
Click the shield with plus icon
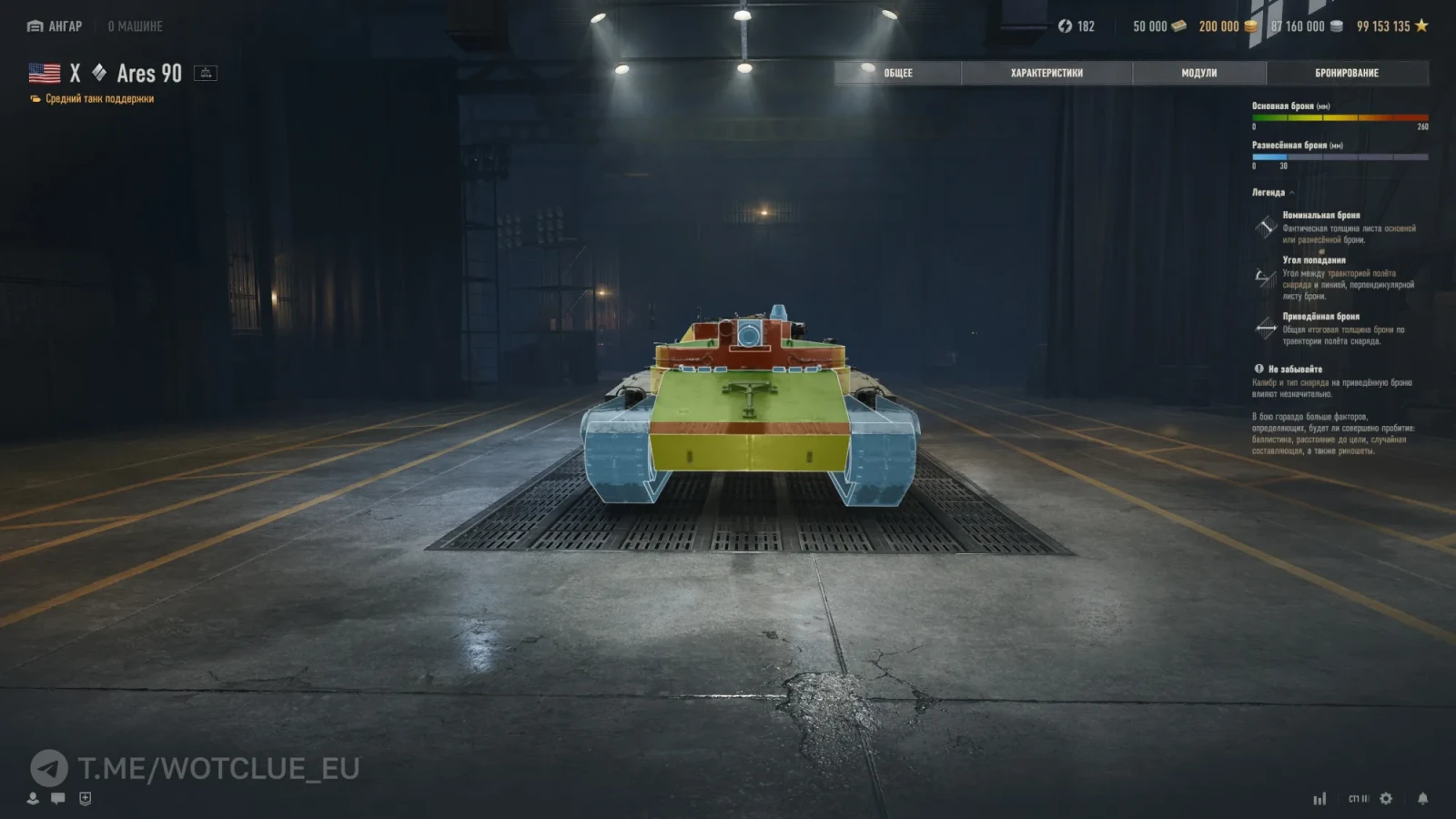pyautogui.click(x=85, y=798)
